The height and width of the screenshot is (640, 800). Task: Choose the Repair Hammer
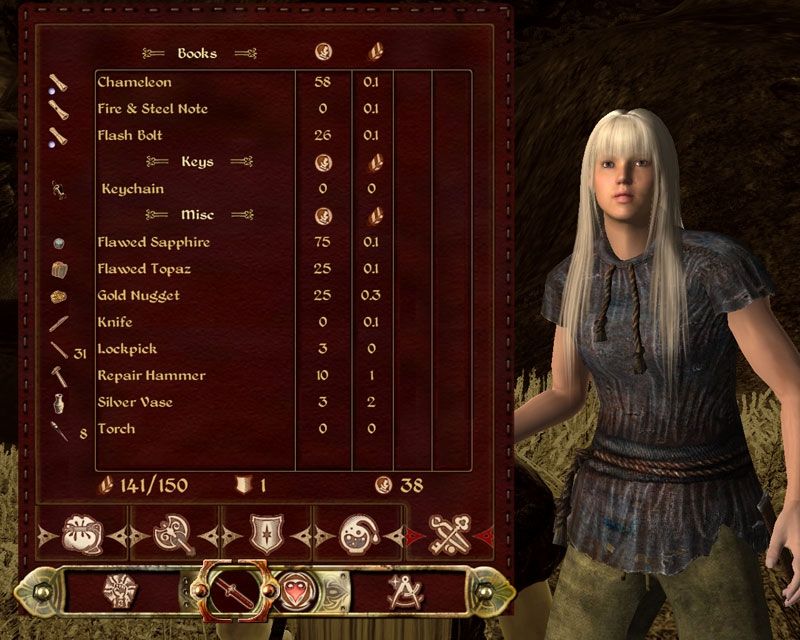coord(151,376)
